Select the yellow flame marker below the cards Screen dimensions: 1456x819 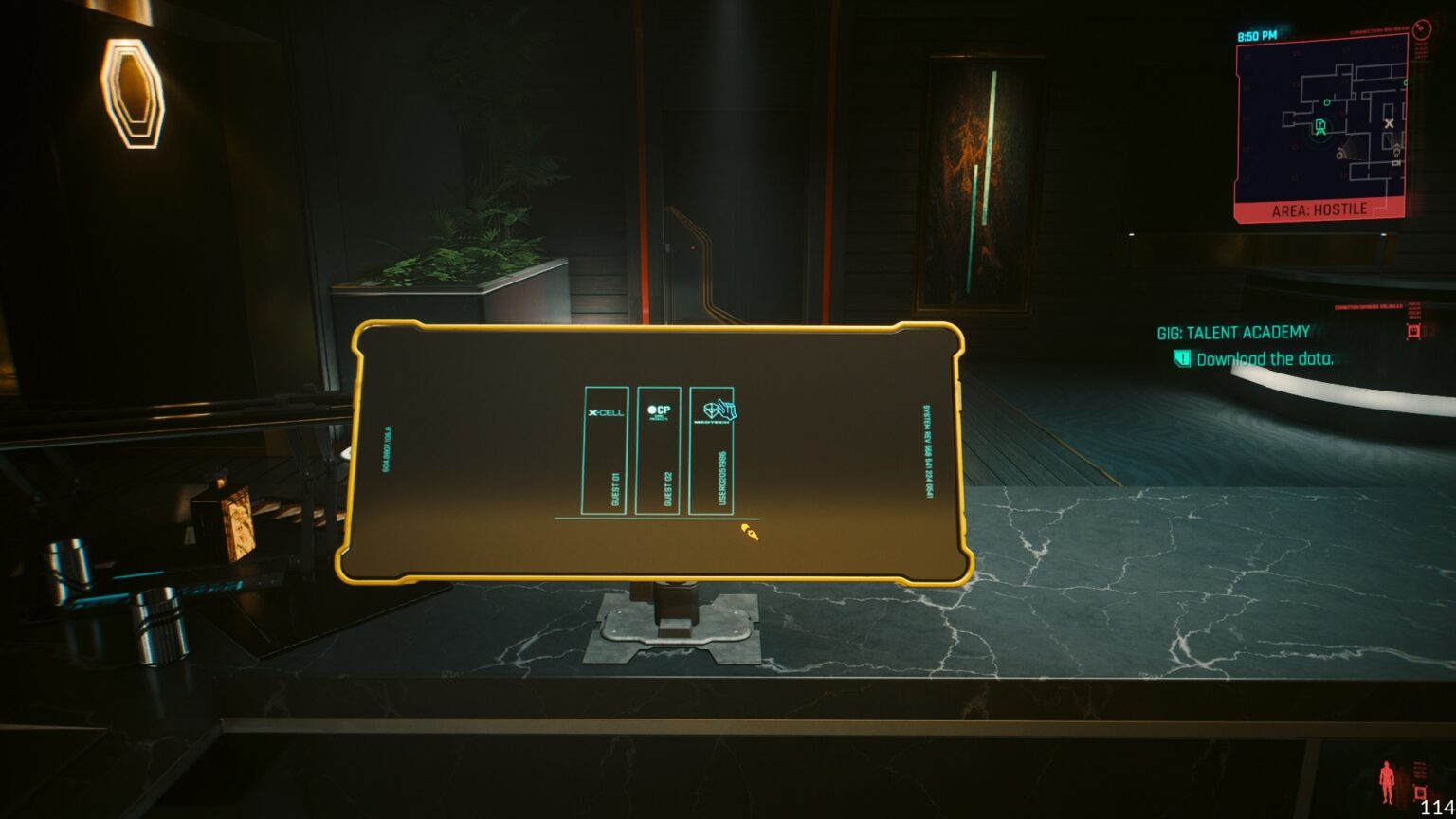[748, 534]
